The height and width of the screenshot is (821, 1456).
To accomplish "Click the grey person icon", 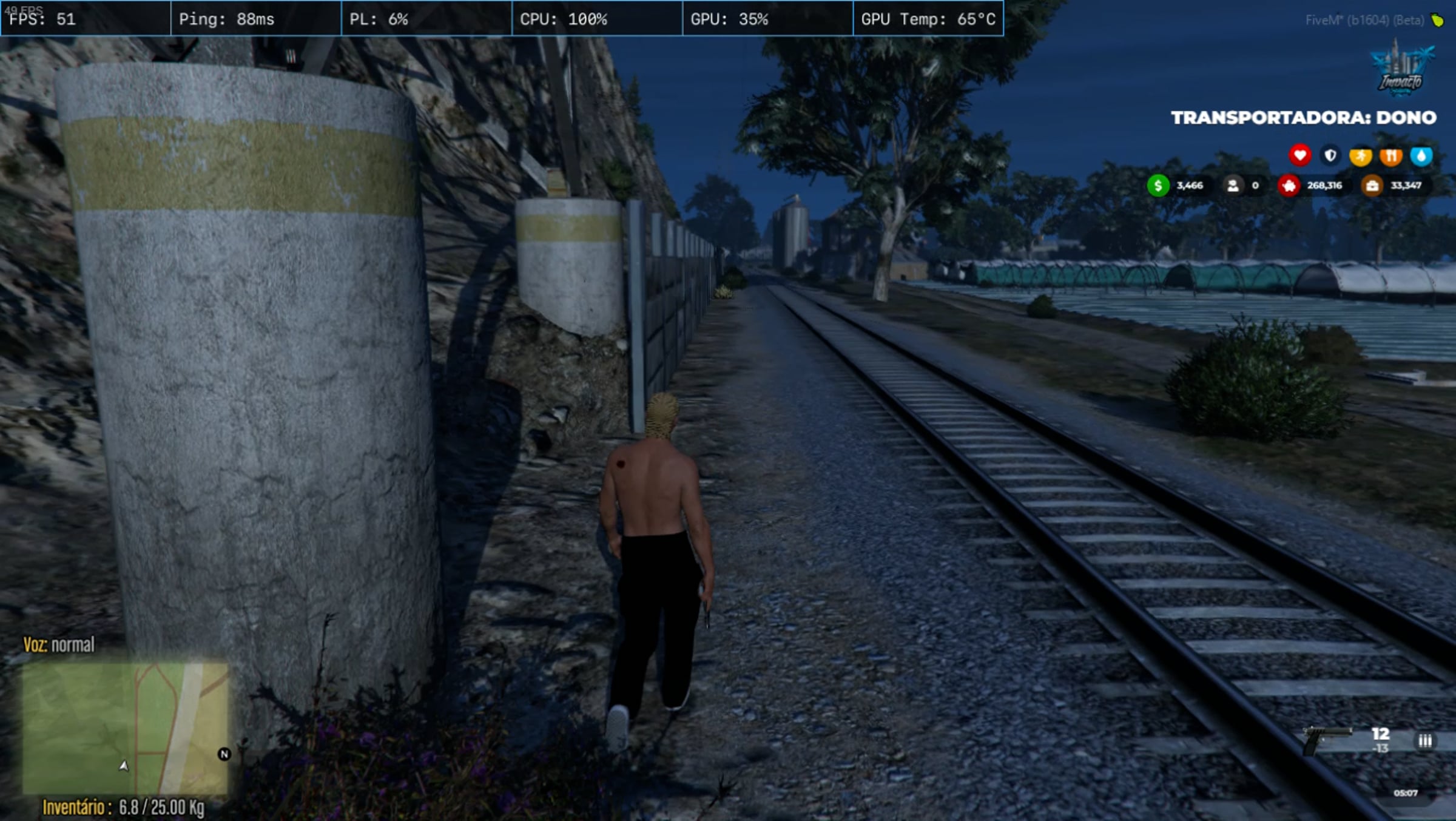I will click(x=1233, y=186).
